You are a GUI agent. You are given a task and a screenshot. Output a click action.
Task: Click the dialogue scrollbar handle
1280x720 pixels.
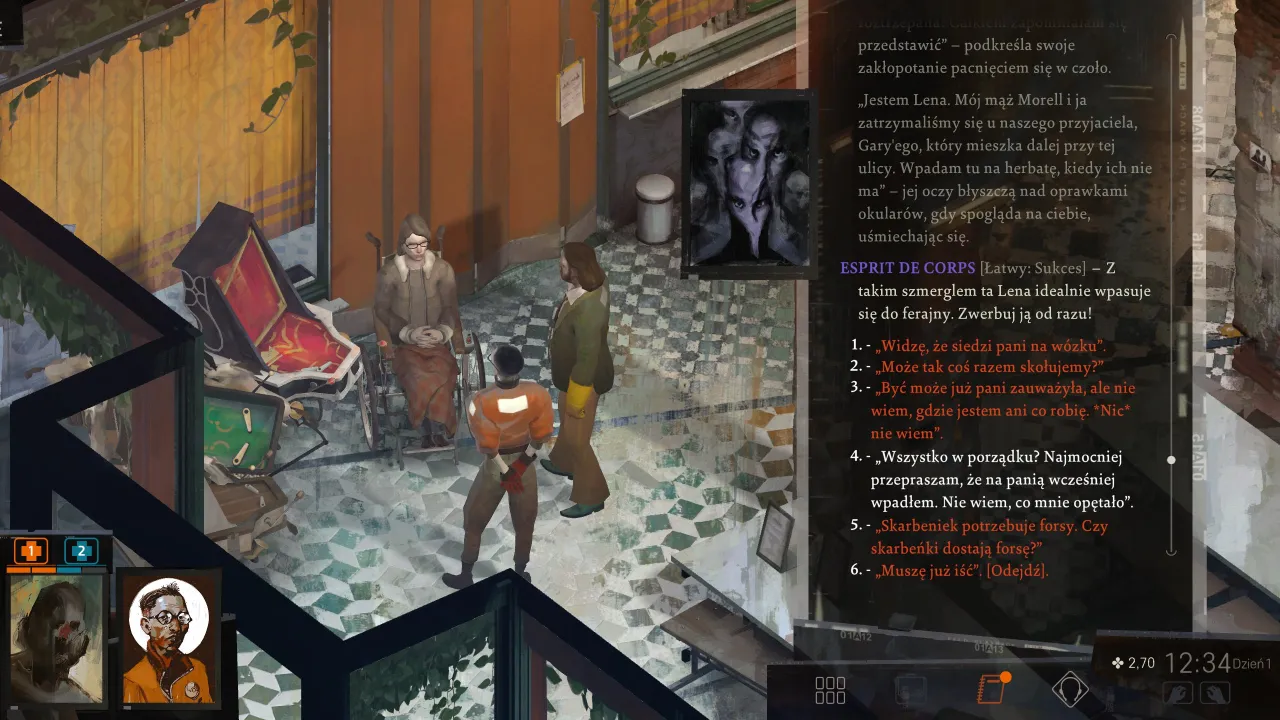[1171, 460]
